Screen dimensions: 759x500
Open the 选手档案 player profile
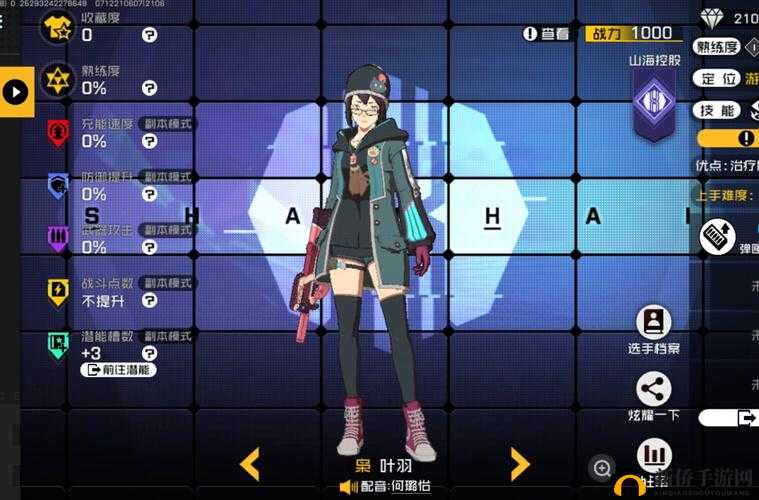(x=654, y=322)
